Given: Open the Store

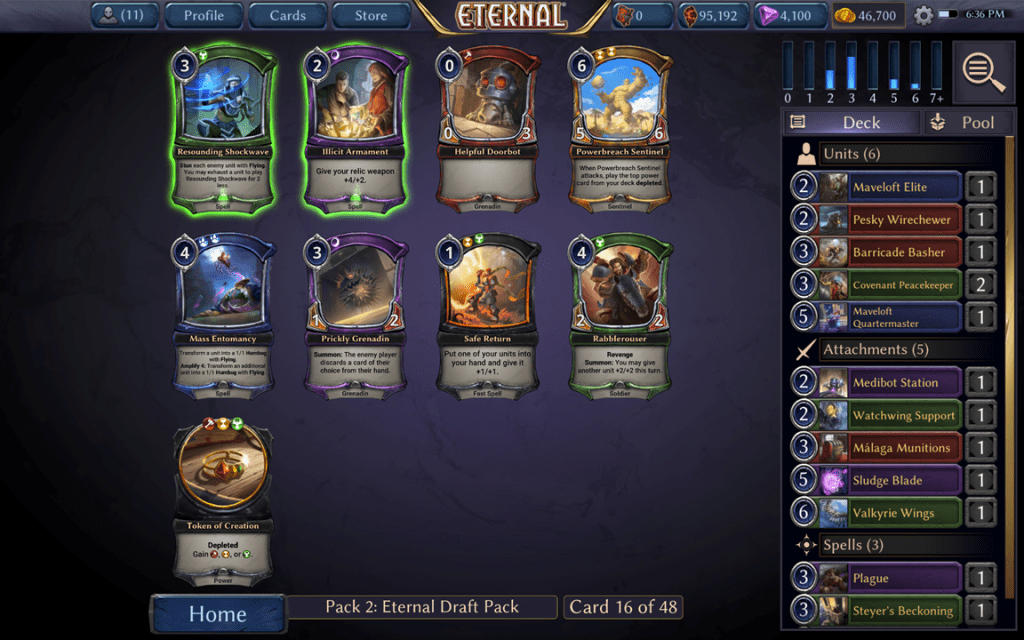Looking at the screenshot, I should [x=371, y=15].
